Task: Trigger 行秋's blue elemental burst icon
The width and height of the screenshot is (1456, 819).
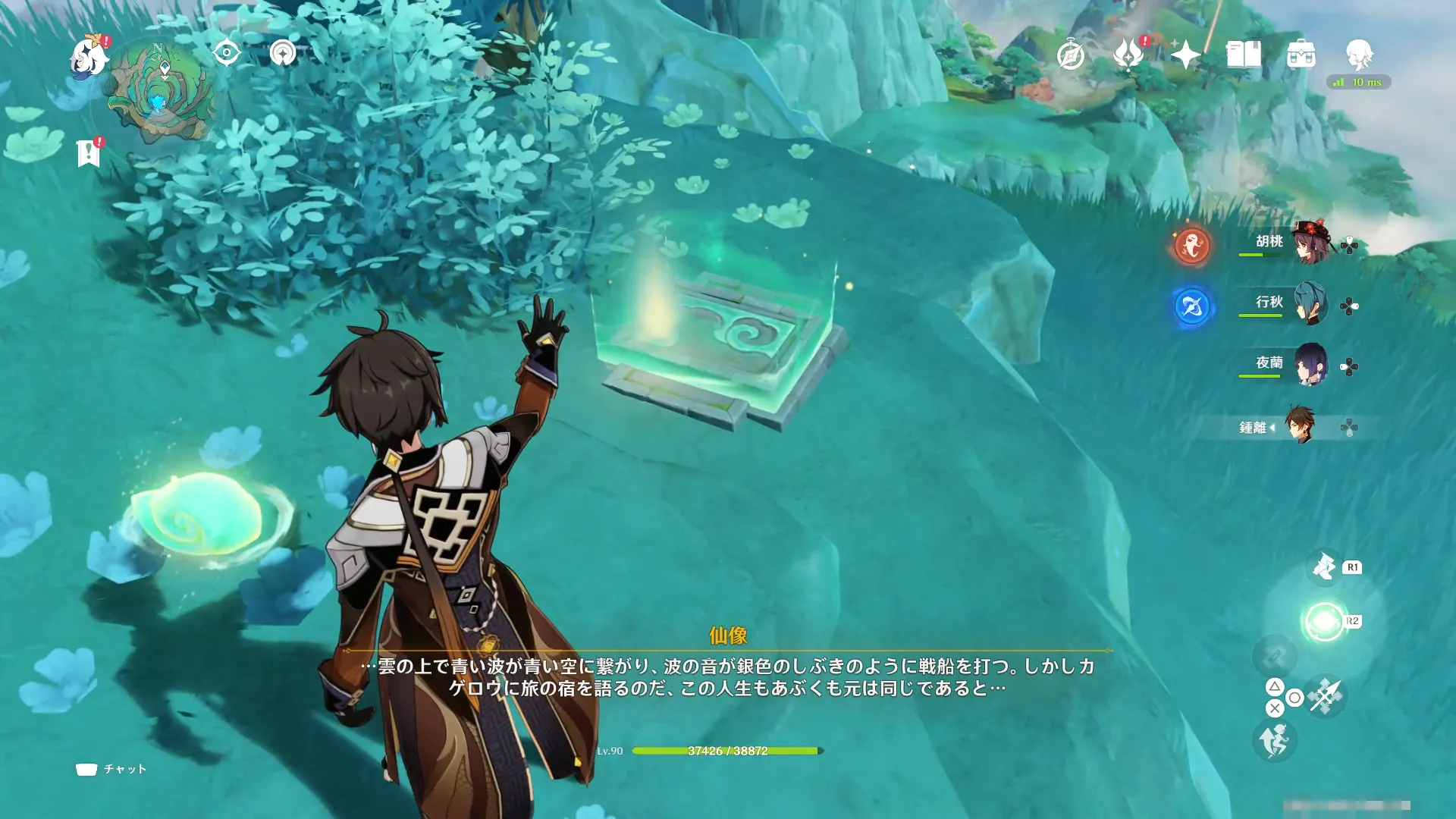Action: [1191, 307]
